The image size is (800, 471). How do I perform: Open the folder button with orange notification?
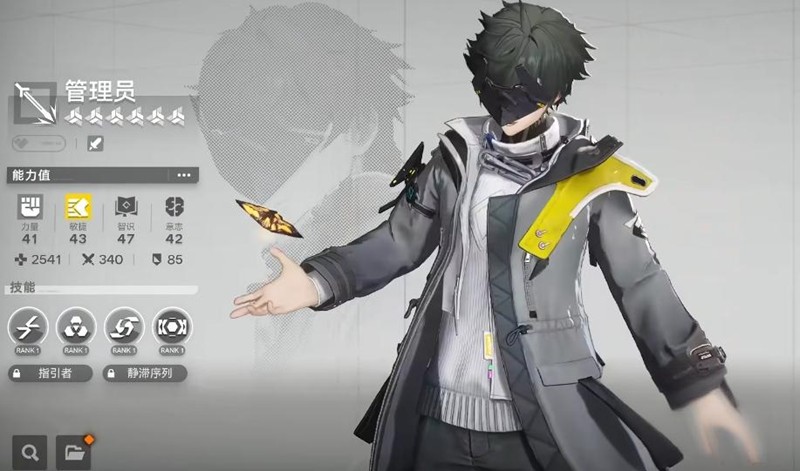74,452
